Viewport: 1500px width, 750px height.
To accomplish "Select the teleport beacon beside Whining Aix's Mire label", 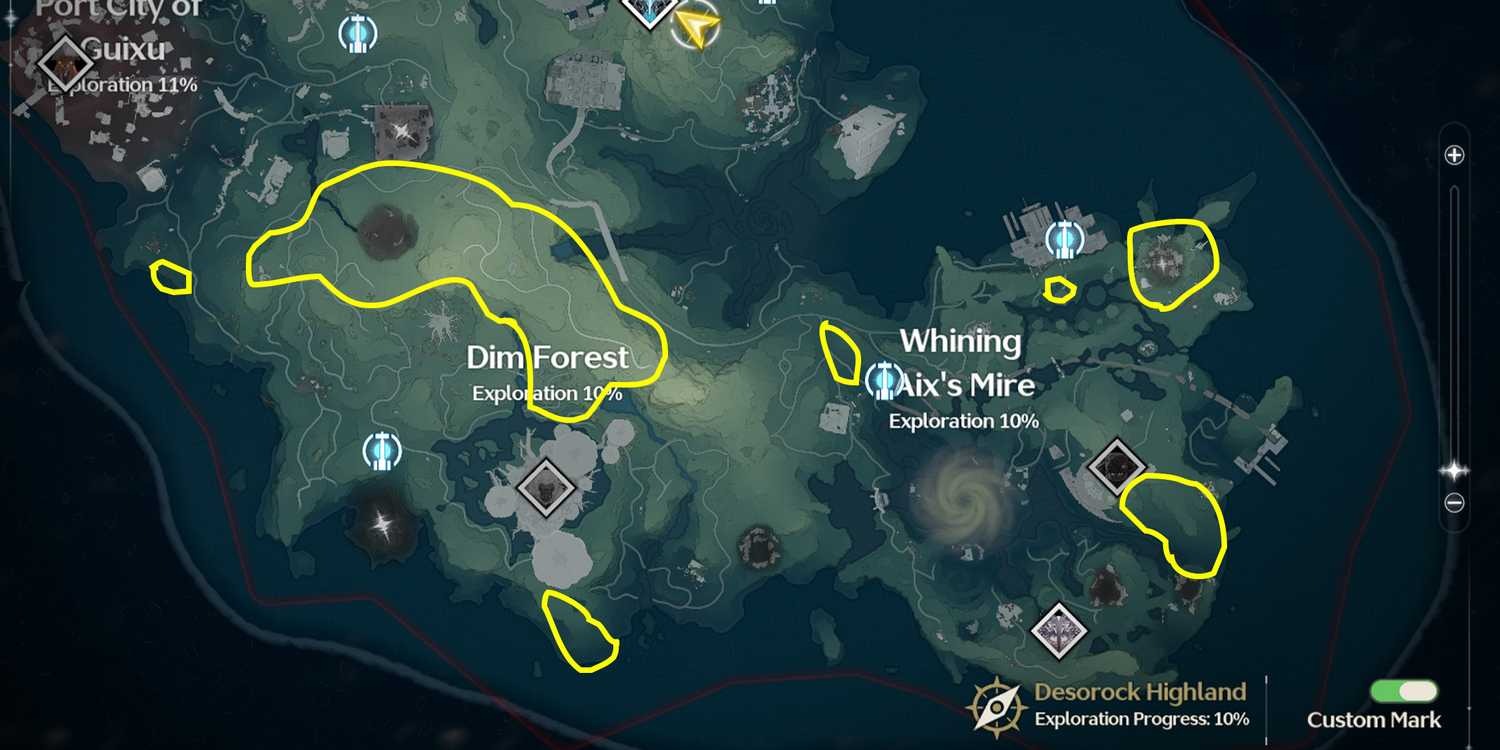I will (x=883, y=379).
